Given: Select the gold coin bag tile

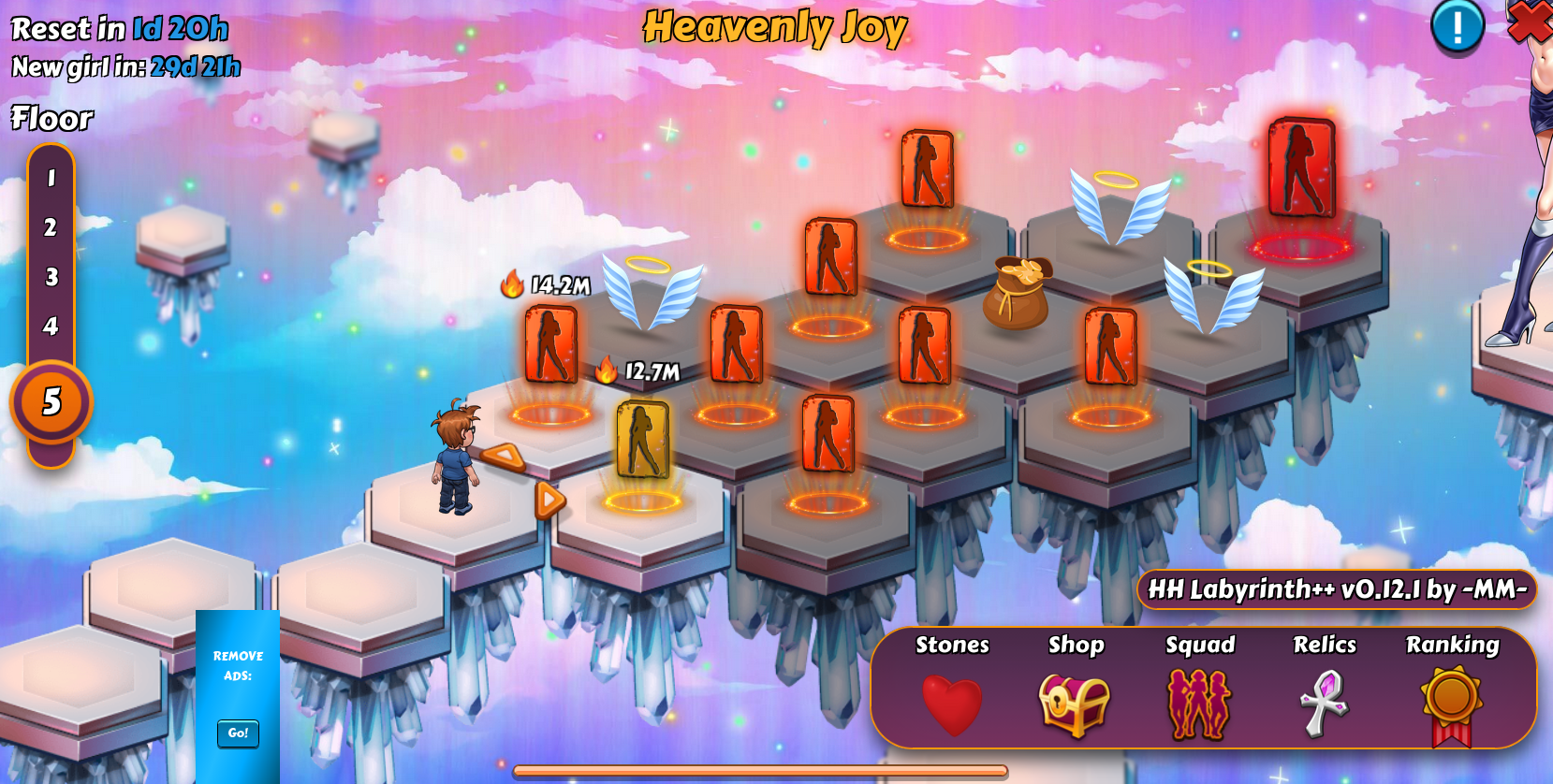Looking at the screenshot, I should 1017,293.
